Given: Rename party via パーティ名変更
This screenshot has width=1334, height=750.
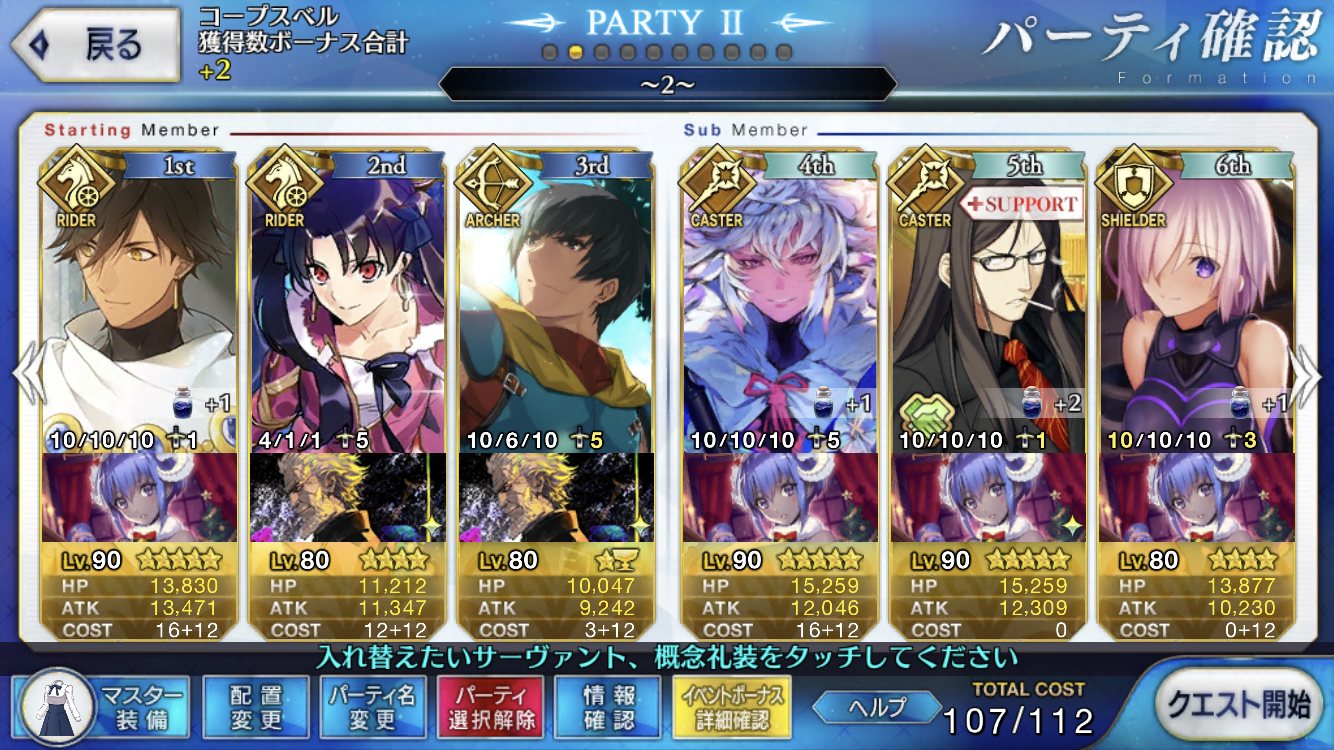Looking at the screenshot, I should (373, 706).
